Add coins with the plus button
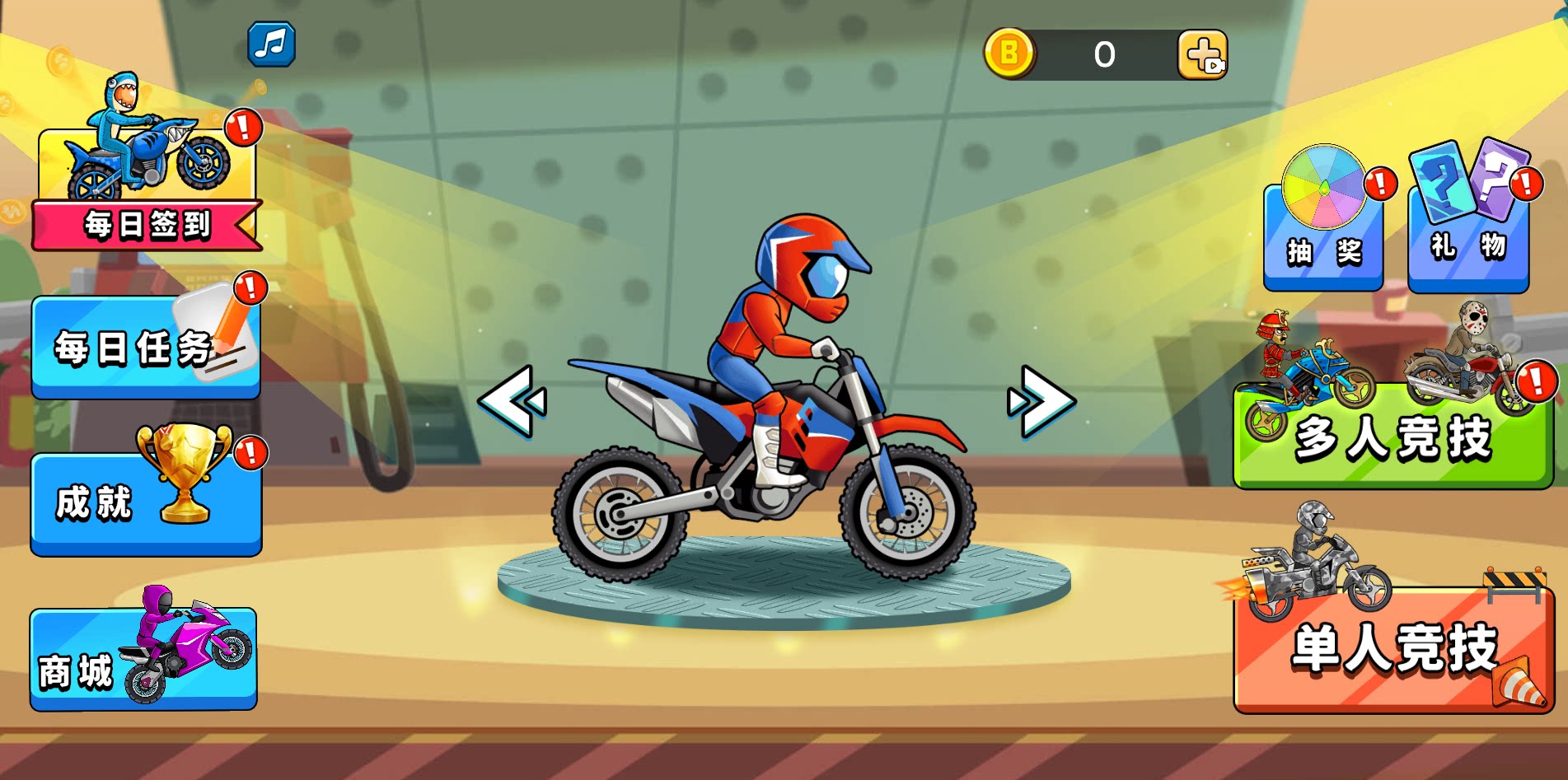1568x780 pixels. pyautogui.click(x=1202, y=55)
